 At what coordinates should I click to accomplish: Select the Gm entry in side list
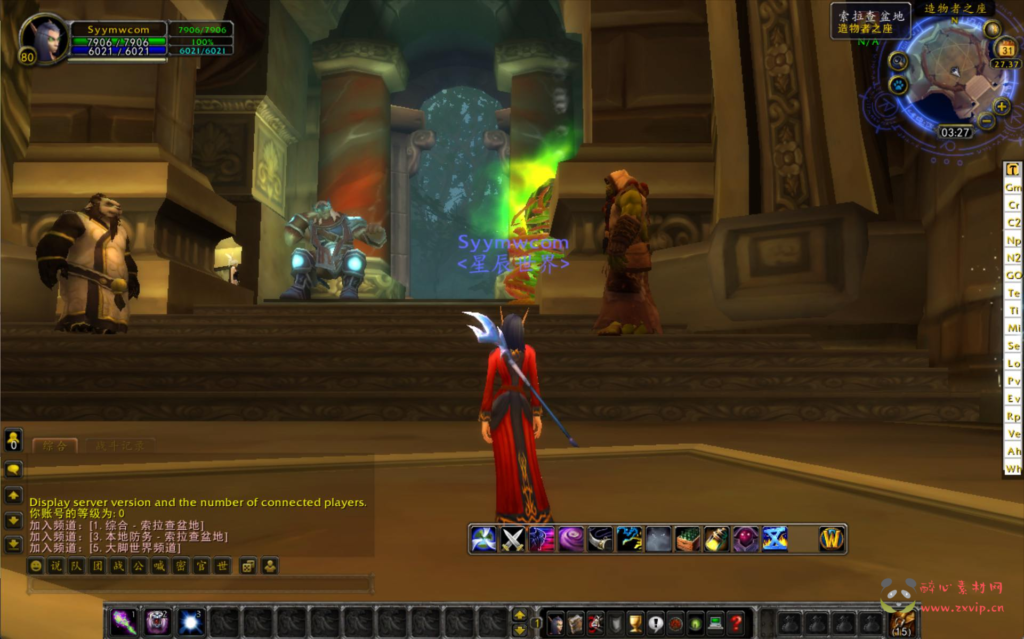pos(1013,187)
